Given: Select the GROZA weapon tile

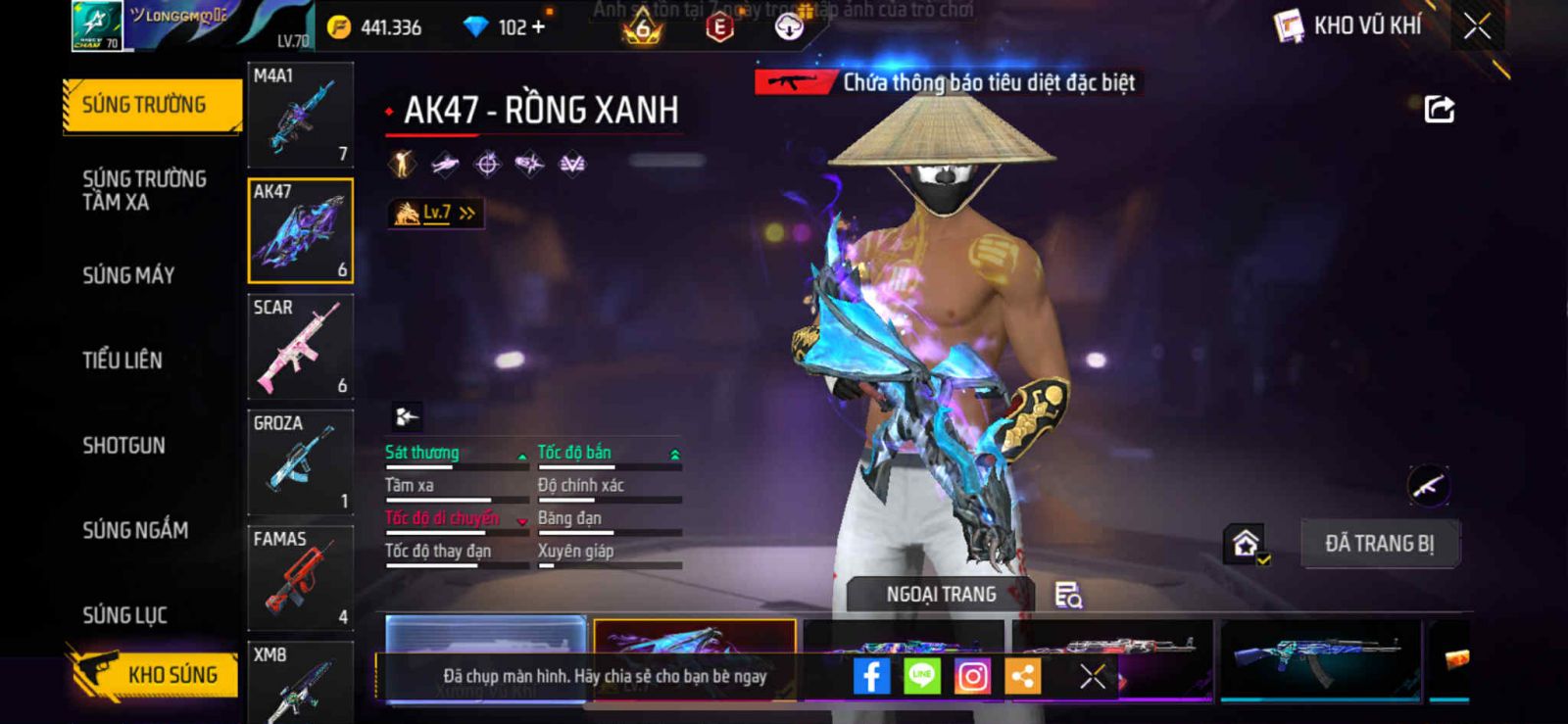Looking at the screenshot, I should click(300, 462).
